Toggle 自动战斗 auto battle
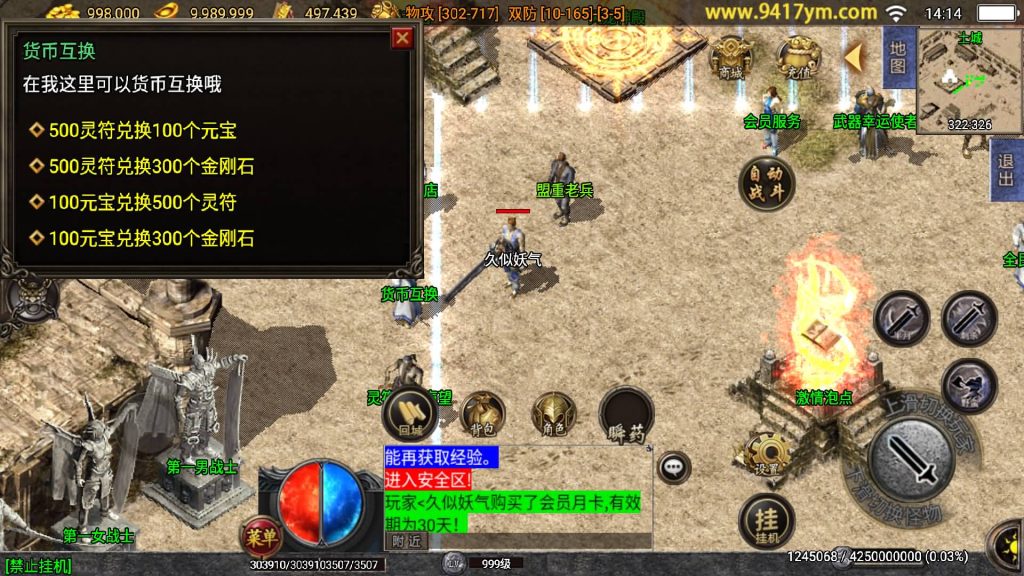Screen dimensions: 1024x576 pyautogui.click(x=767, y=183)
